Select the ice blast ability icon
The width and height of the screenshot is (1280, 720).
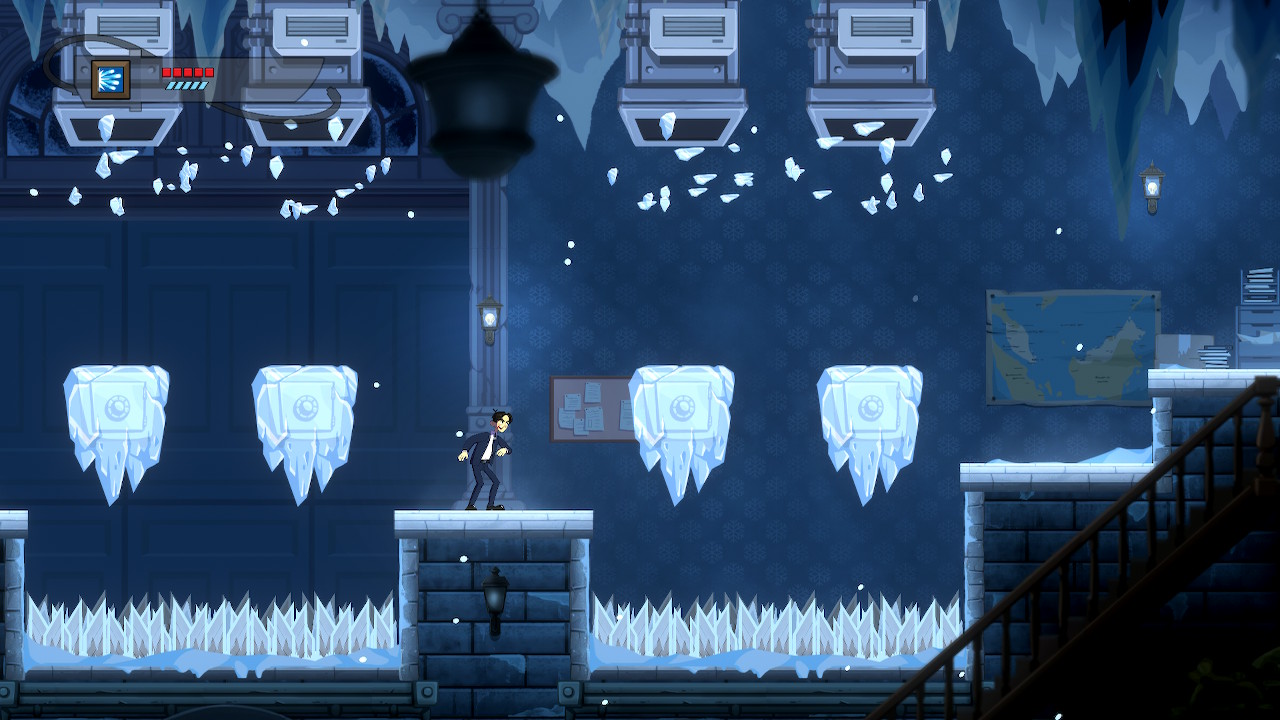pos(110,79)
